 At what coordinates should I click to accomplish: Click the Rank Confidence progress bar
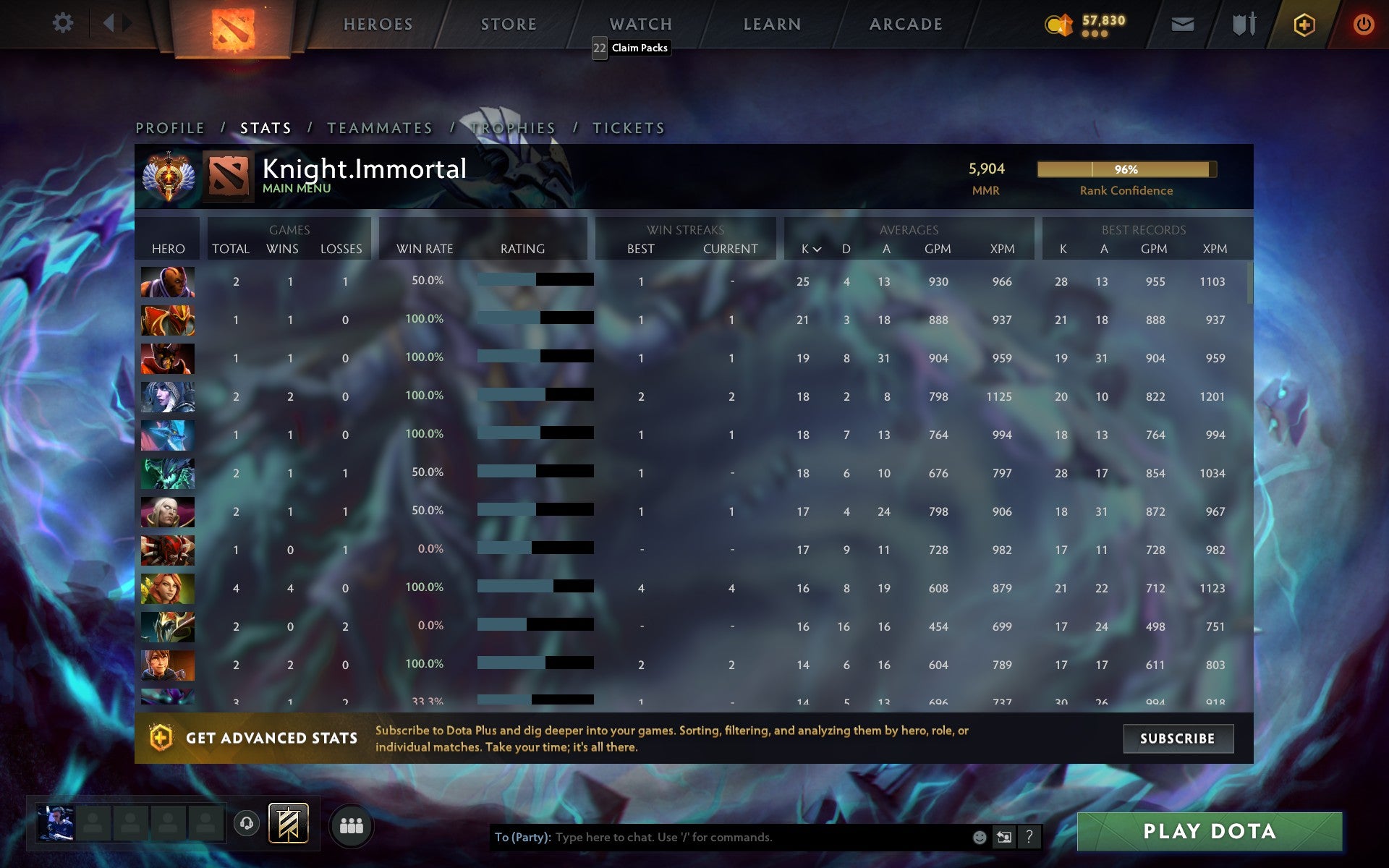1126,169
